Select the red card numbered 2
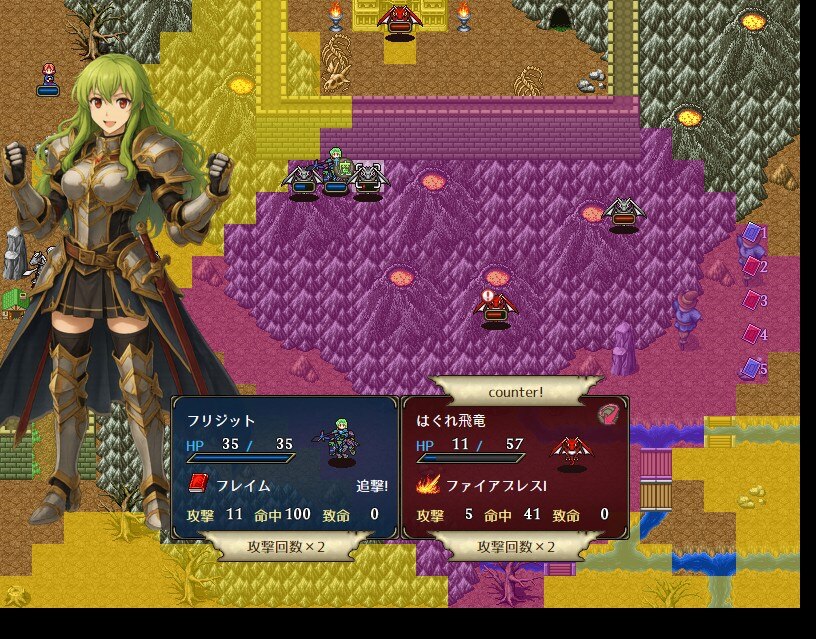This screenshot has width=816, height=639. (x=752, y=266)
